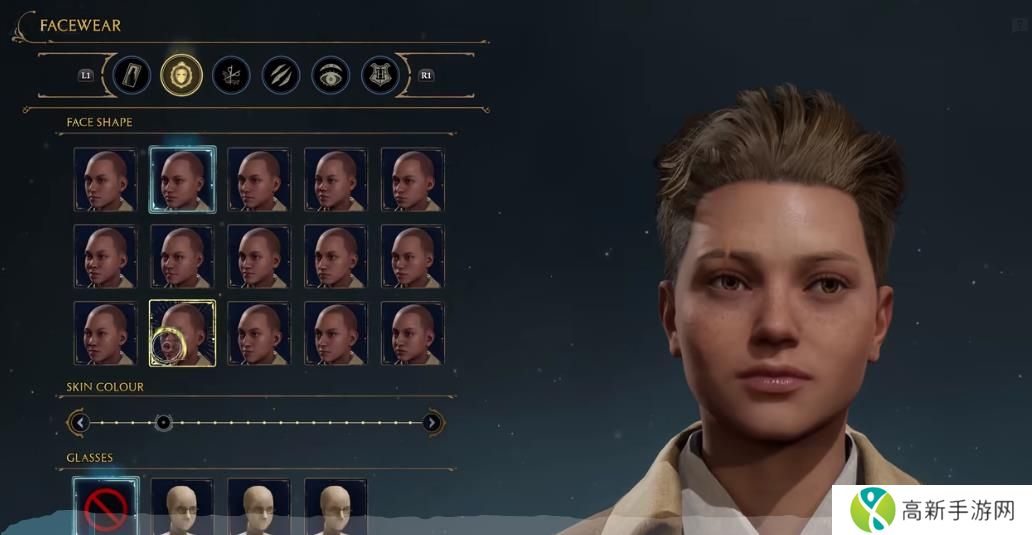Switch to the eye and eyebrow tab

tap(331, 75)
